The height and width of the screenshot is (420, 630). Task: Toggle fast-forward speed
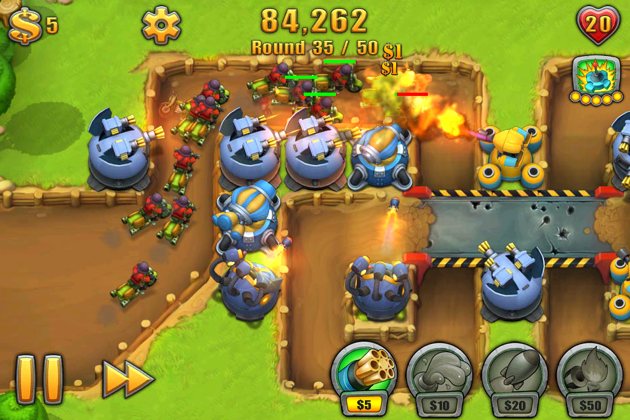click(x=127, y=378)
